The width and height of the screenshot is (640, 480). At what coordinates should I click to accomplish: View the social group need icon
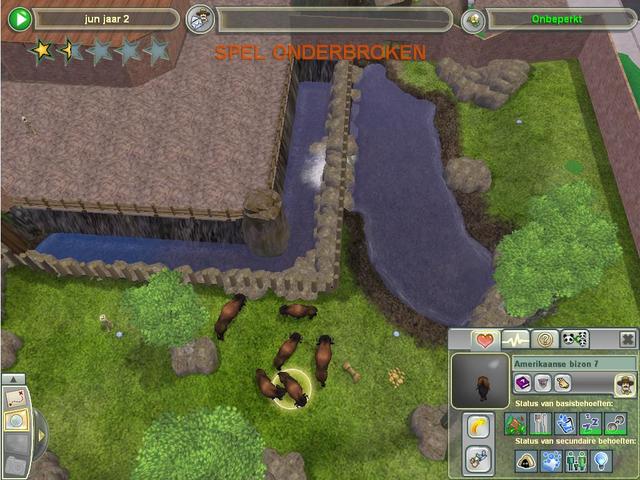tap(577, 461)
